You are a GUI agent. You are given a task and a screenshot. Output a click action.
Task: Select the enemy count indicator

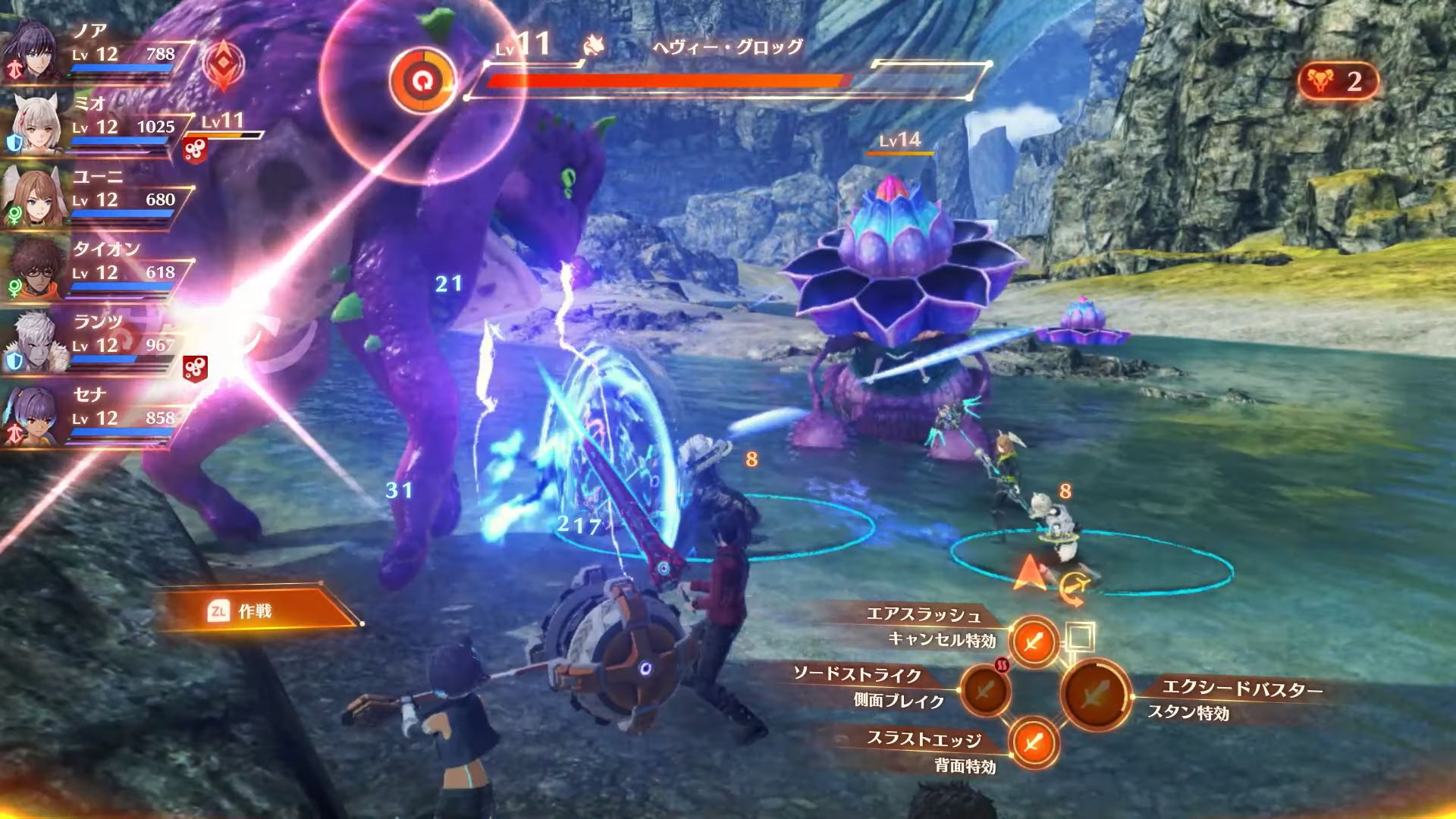[1338, 82]
